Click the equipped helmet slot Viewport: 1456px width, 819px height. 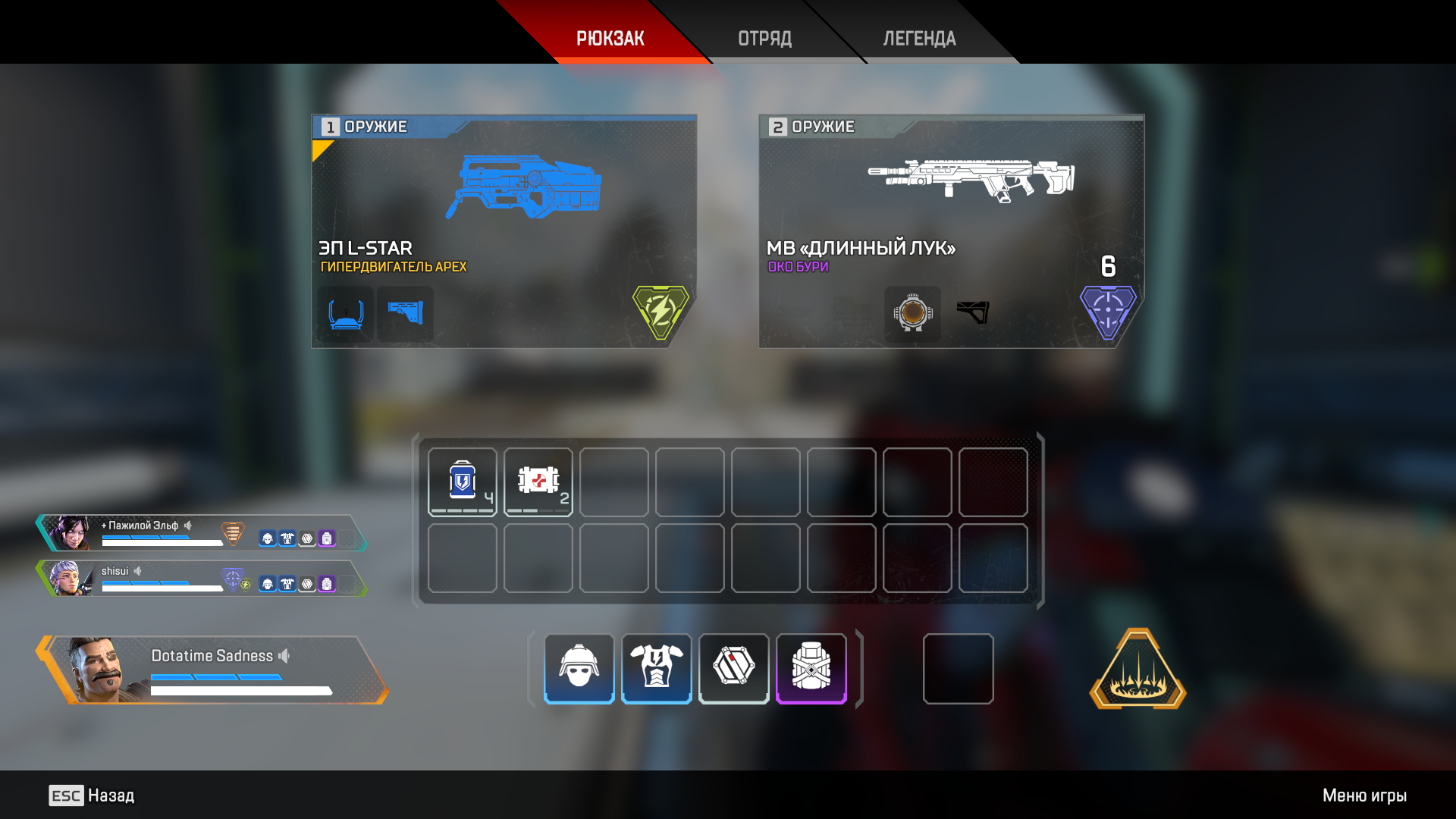pos(579,668)
